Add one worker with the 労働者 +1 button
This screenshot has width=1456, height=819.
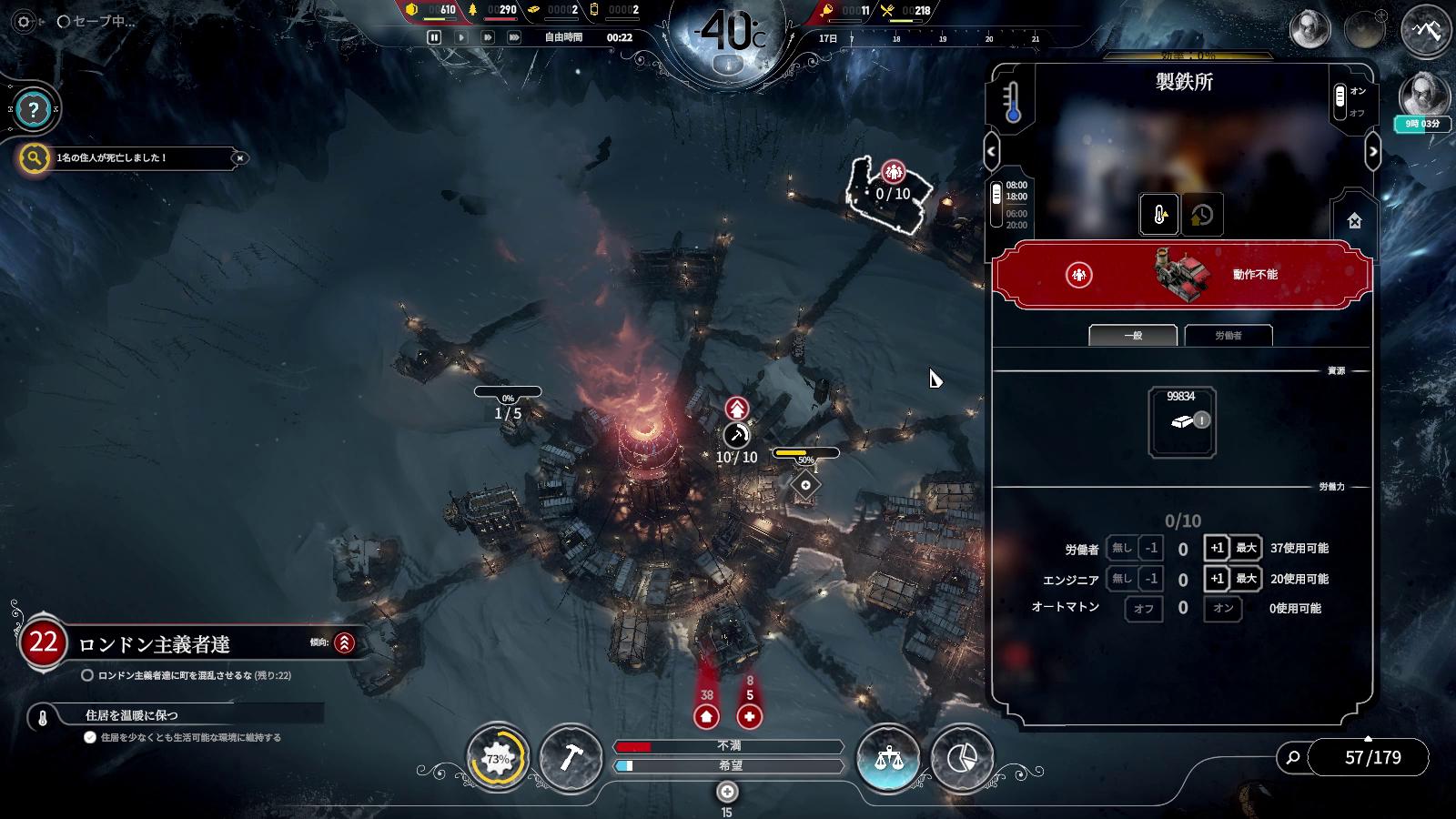point(1217,548)
